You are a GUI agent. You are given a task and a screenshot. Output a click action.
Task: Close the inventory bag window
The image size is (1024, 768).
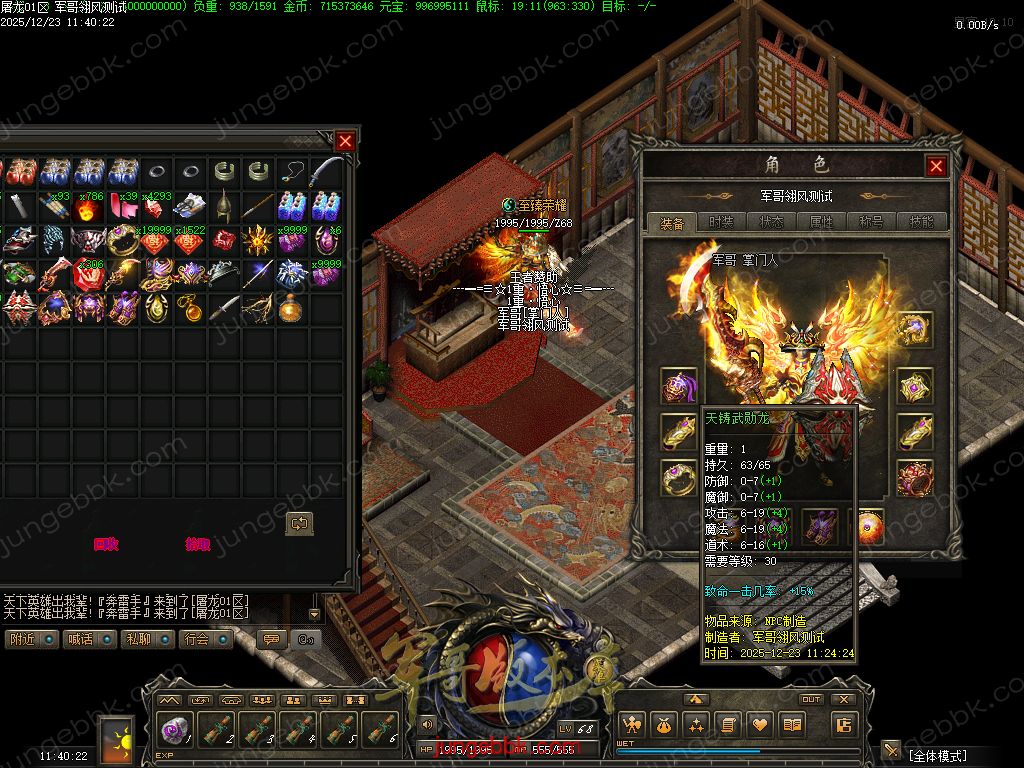[345, 141]
